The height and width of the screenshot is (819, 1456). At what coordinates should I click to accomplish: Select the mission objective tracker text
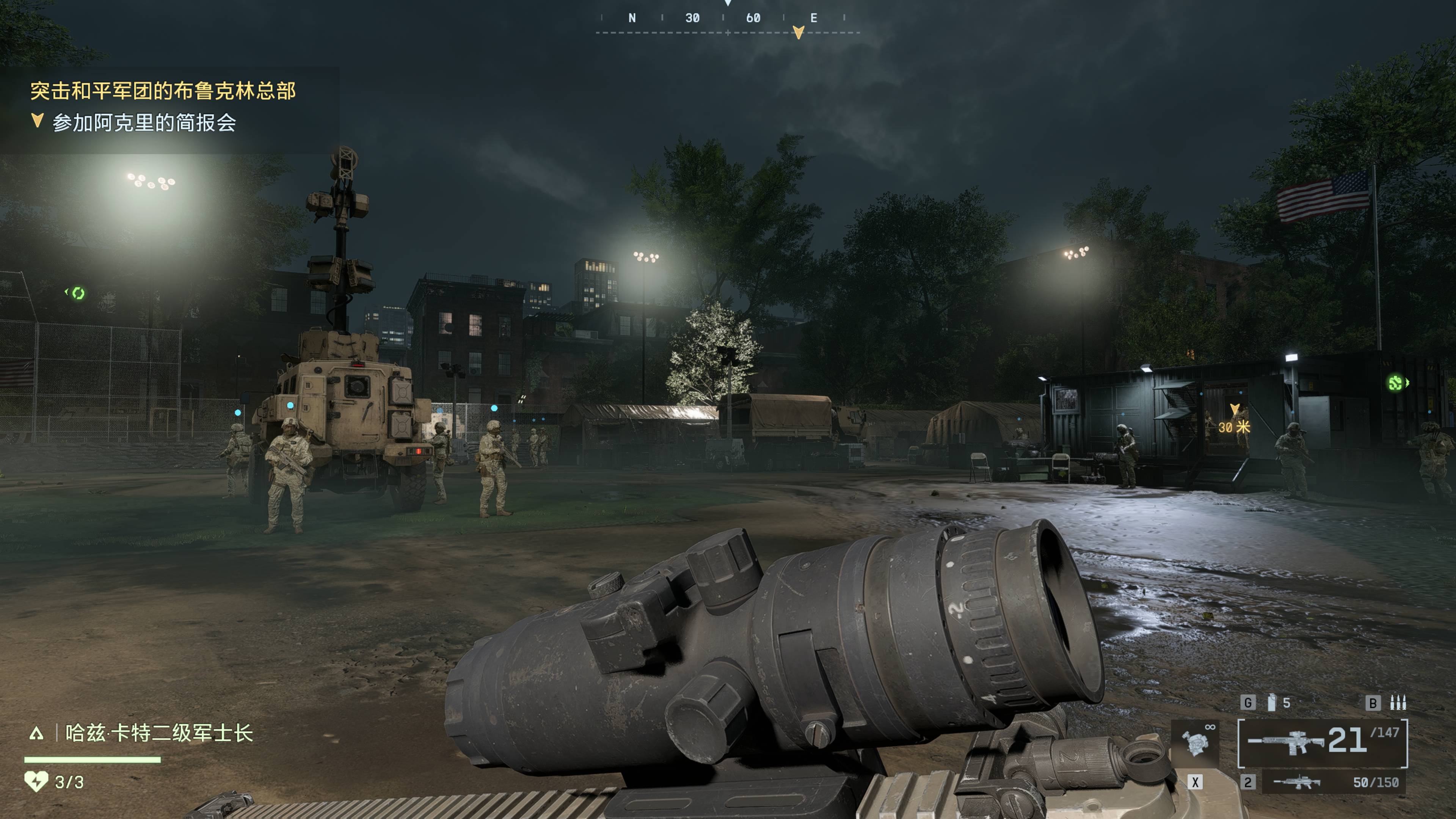pyautogui.click(x=144, y=122)
